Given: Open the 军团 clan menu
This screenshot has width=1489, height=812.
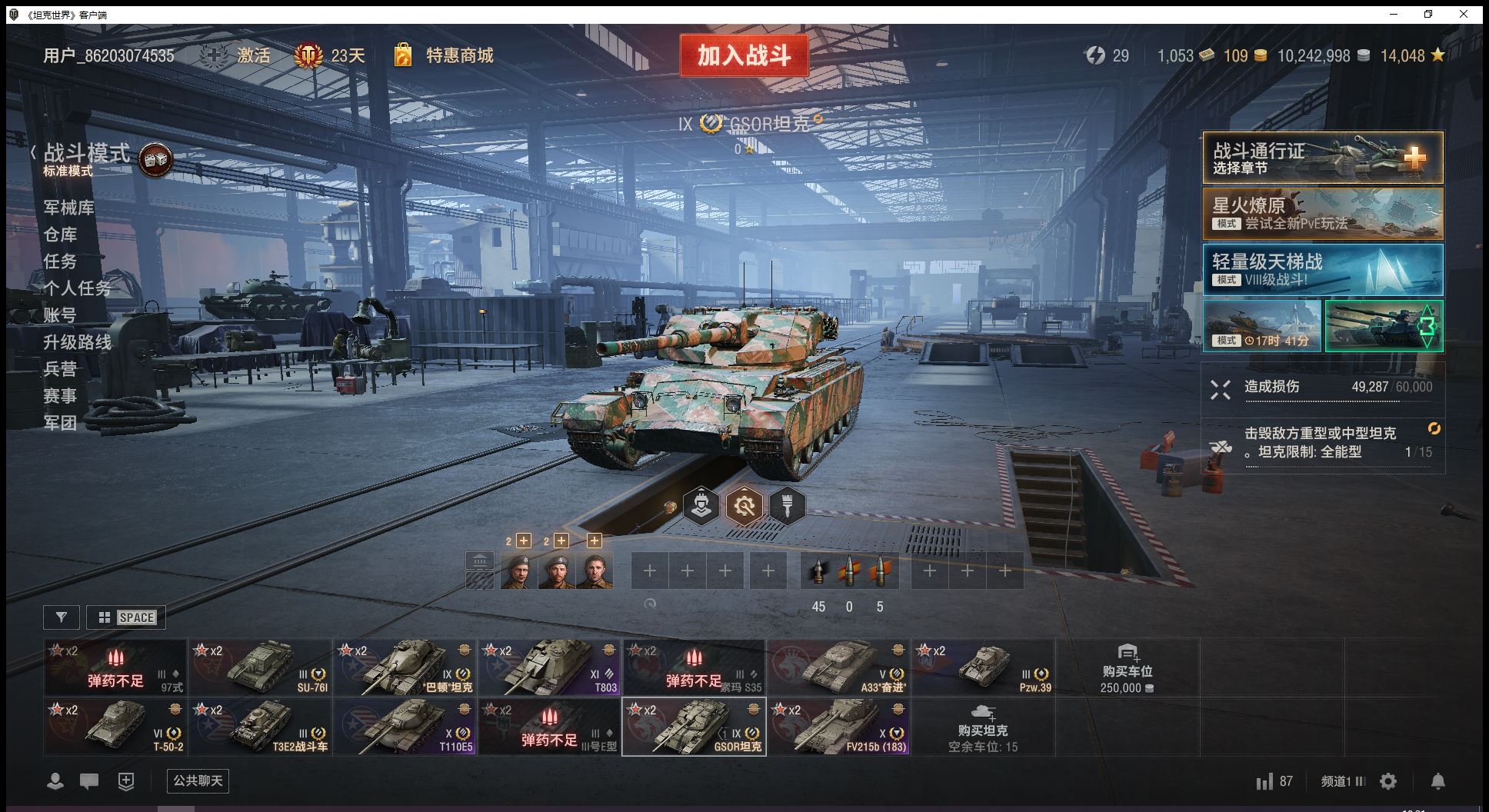Looking at the screenshot, I should click(x=60, y=423).
